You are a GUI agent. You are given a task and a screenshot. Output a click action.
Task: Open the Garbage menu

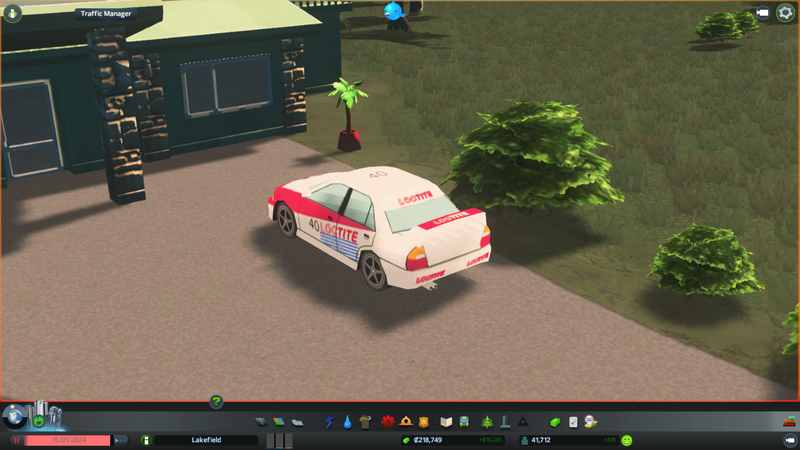[x=366, y=422]
